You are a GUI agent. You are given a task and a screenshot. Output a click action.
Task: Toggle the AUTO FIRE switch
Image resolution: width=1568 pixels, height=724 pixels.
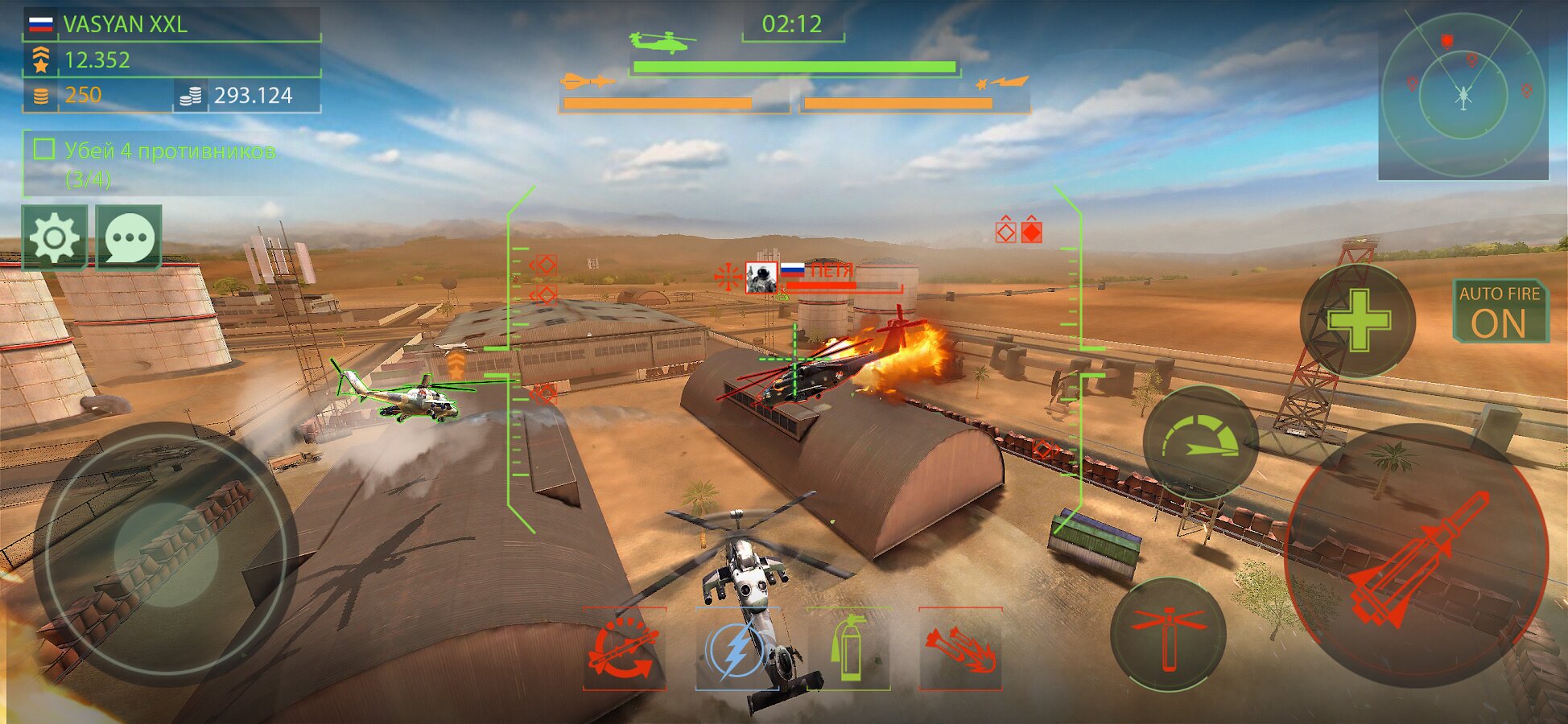pyautogui.click(x=1500, y=311)
